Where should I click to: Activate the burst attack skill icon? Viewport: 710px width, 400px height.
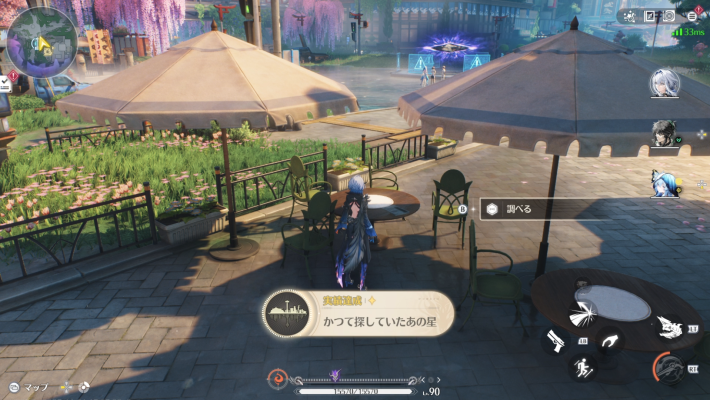click(583, 314)
